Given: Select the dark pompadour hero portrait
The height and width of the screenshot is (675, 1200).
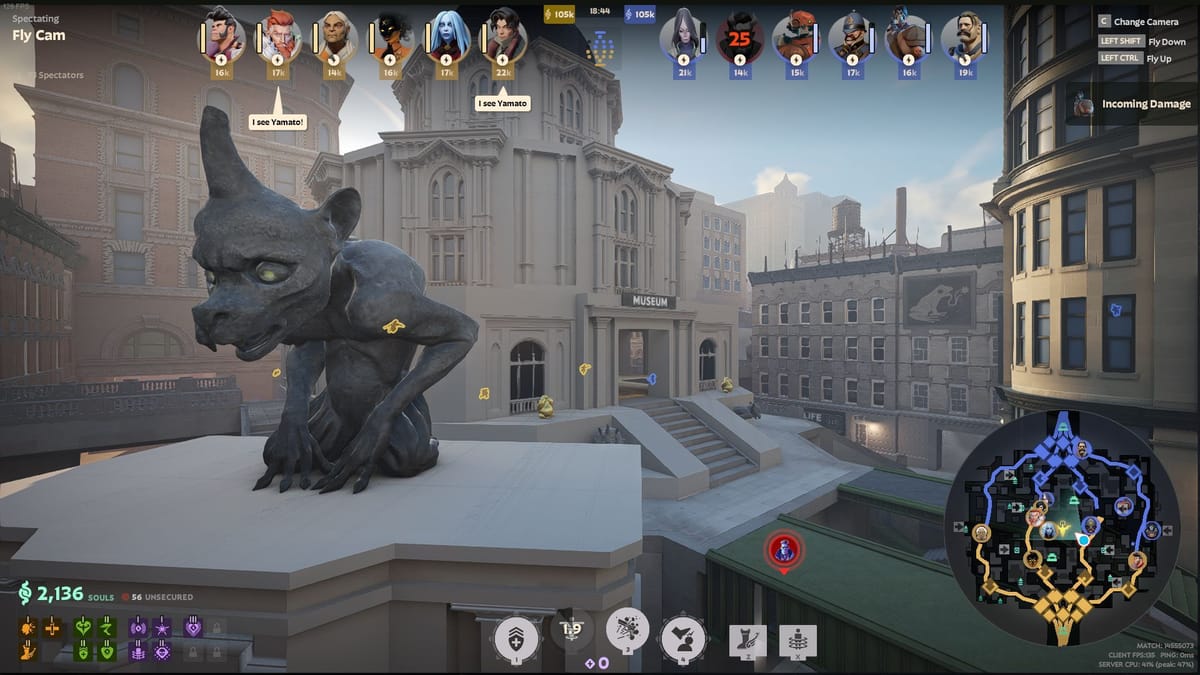Looking at the screenshot, I should pyautogui.click(x=222, y=37).
